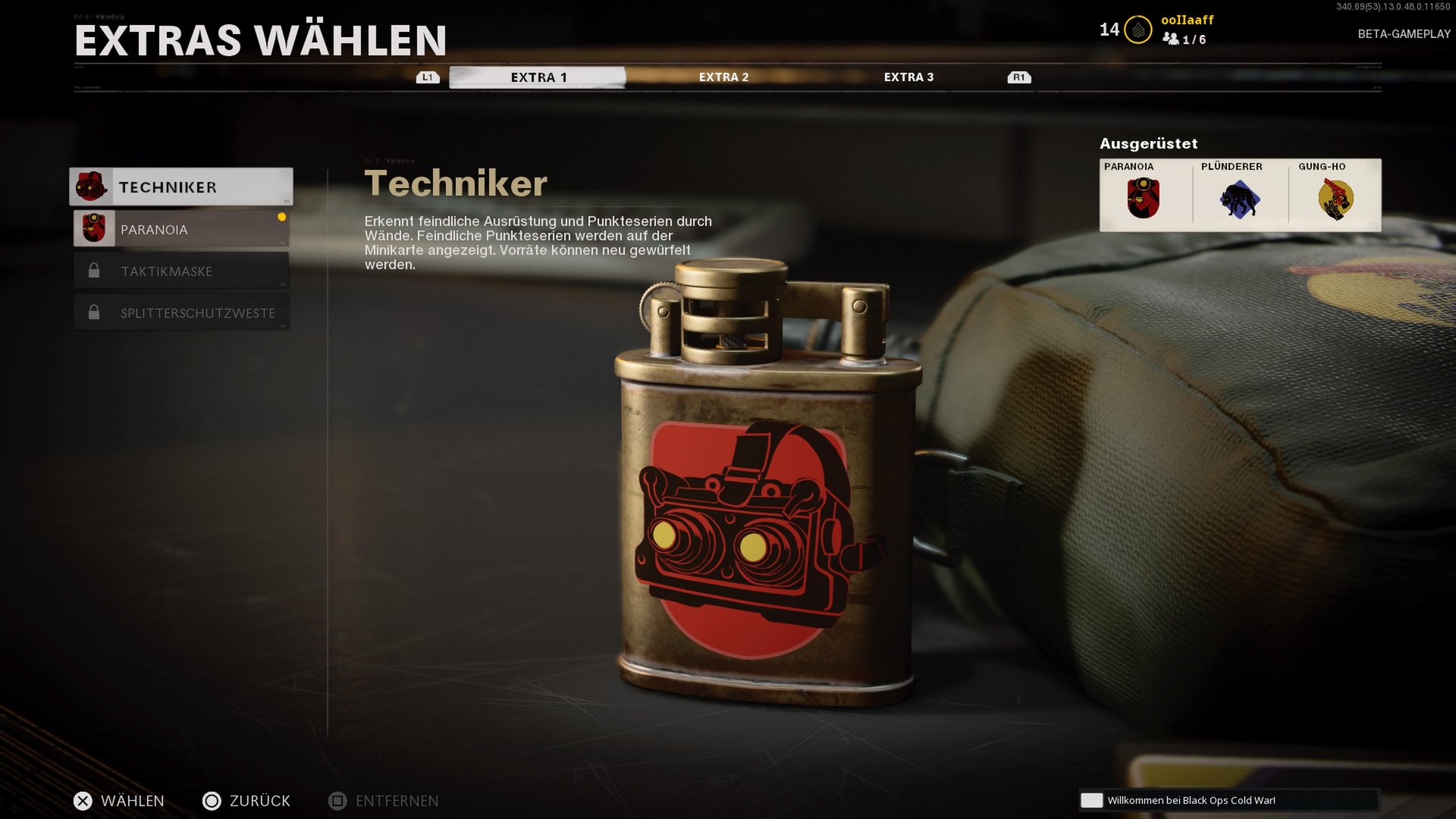Click the Entfernen square button icon
1456x819 pixels.
click(x=334, y=801)
